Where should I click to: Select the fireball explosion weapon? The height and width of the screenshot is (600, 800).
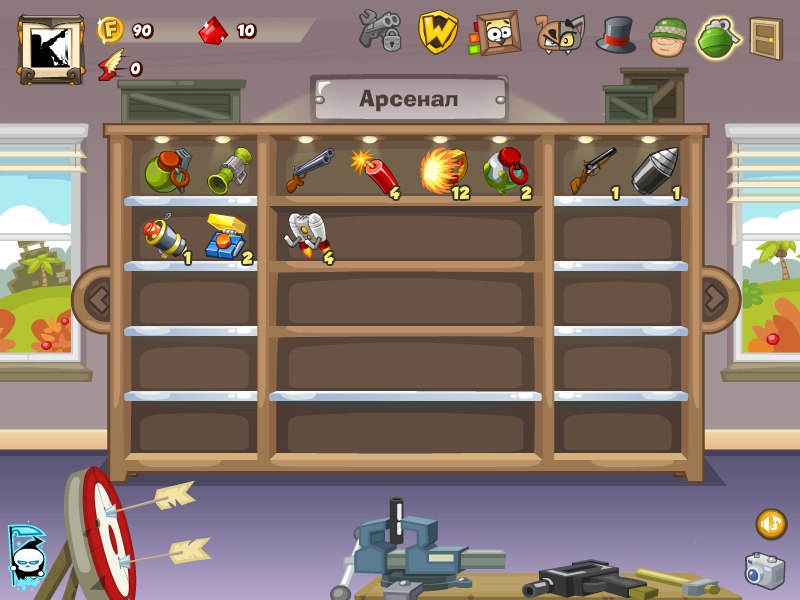(443, 169)
